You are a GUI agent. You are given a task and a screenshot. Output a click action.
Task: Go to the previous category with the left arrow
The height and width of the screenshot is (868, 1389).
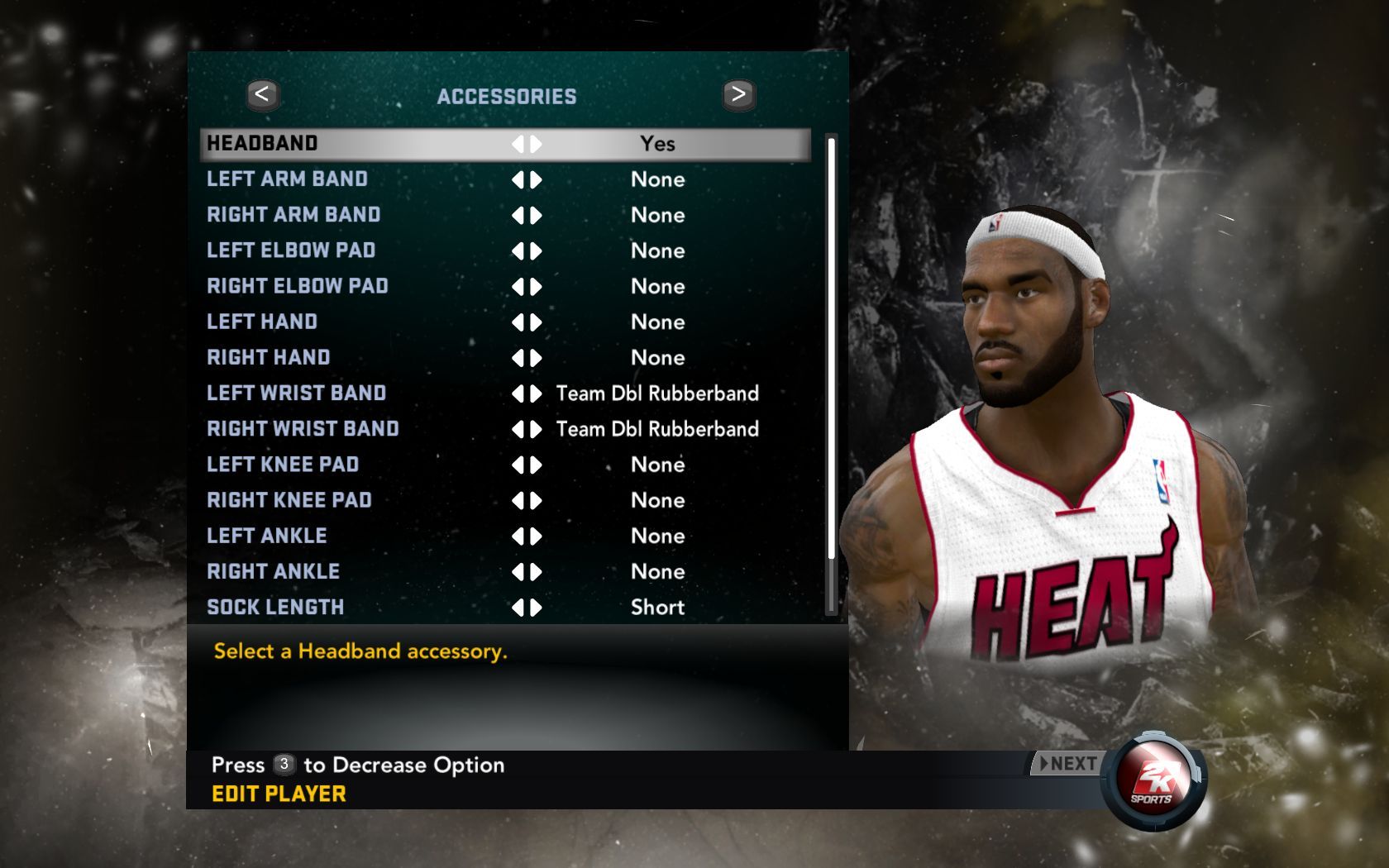click(x=262, y=95)
